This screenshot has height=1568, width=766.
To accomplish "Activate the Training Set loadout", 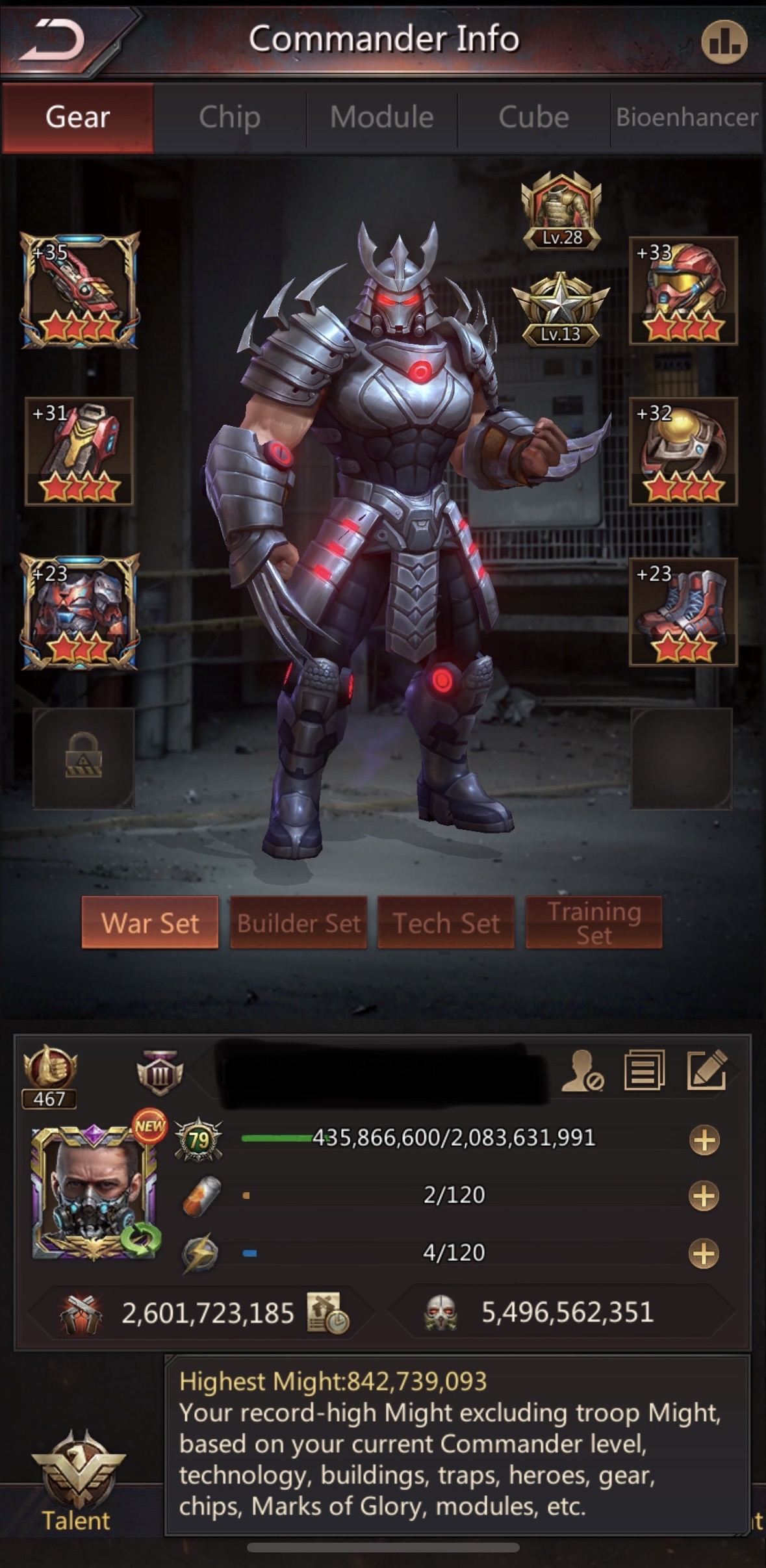I will tap(594, 923).
